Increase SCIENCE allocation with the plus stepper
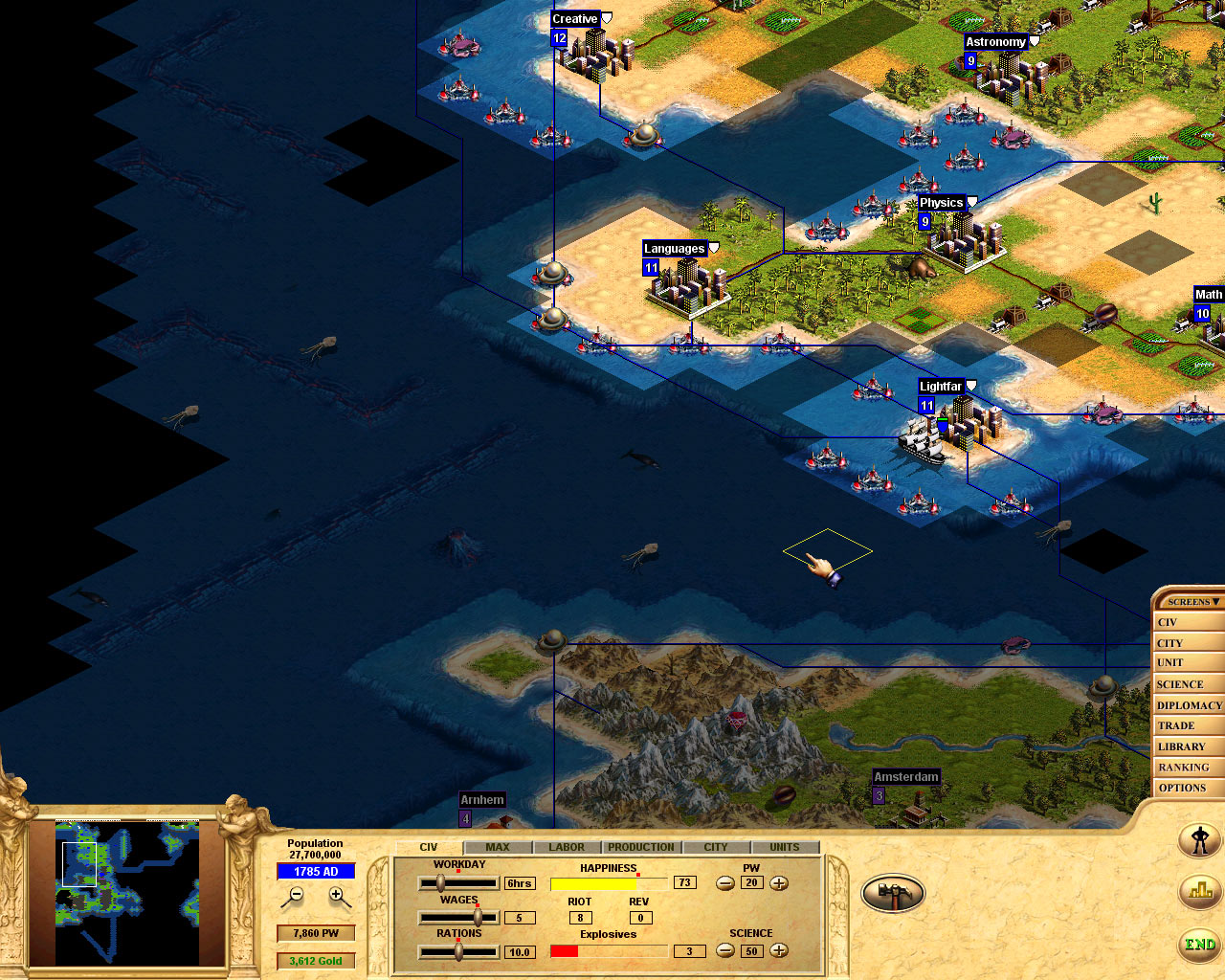Image resolution: width=1225 pixels, height=980 pixels. (x=778, y=951)
